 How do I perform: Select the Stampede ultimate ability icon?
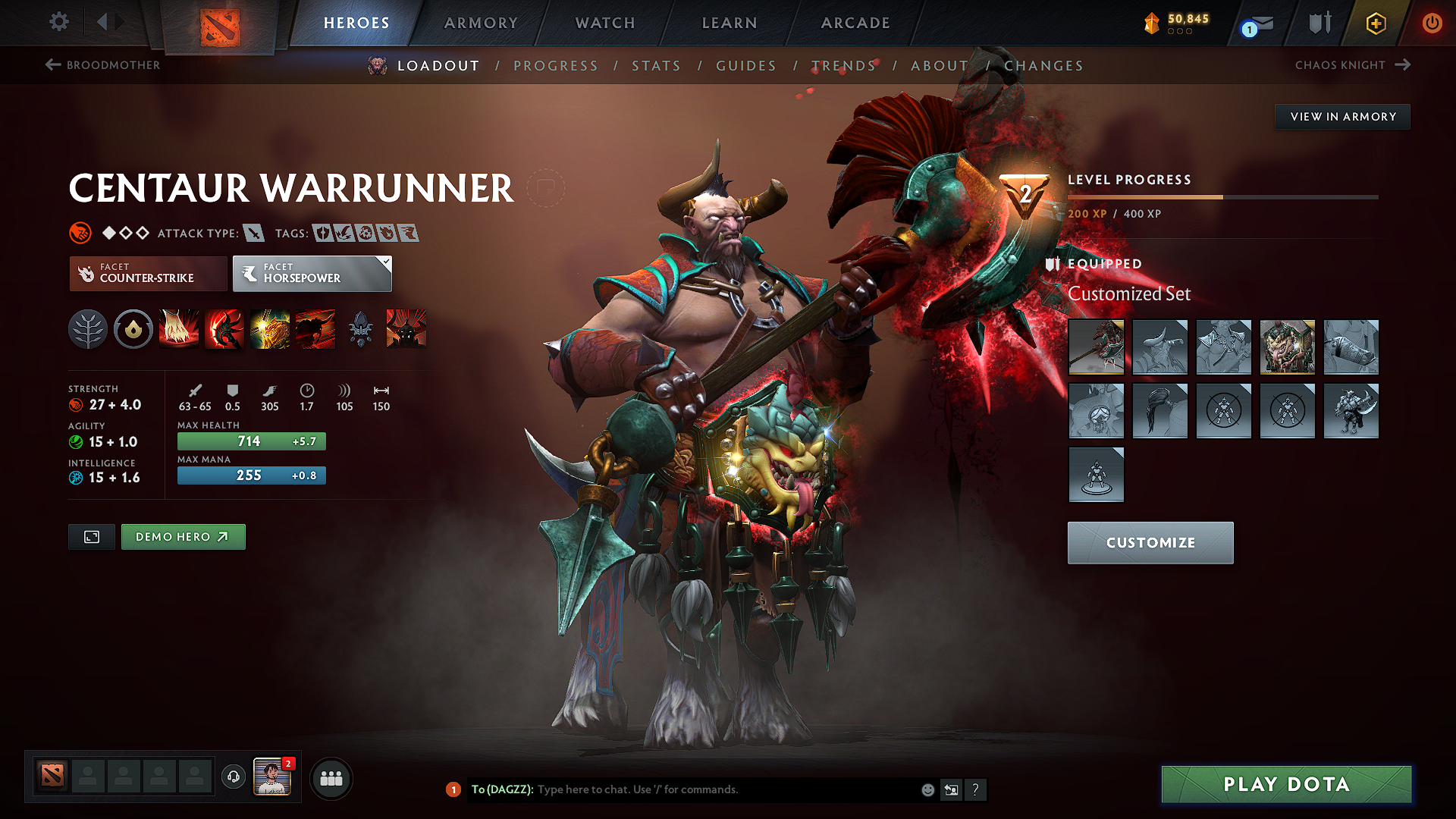point(315,328)
